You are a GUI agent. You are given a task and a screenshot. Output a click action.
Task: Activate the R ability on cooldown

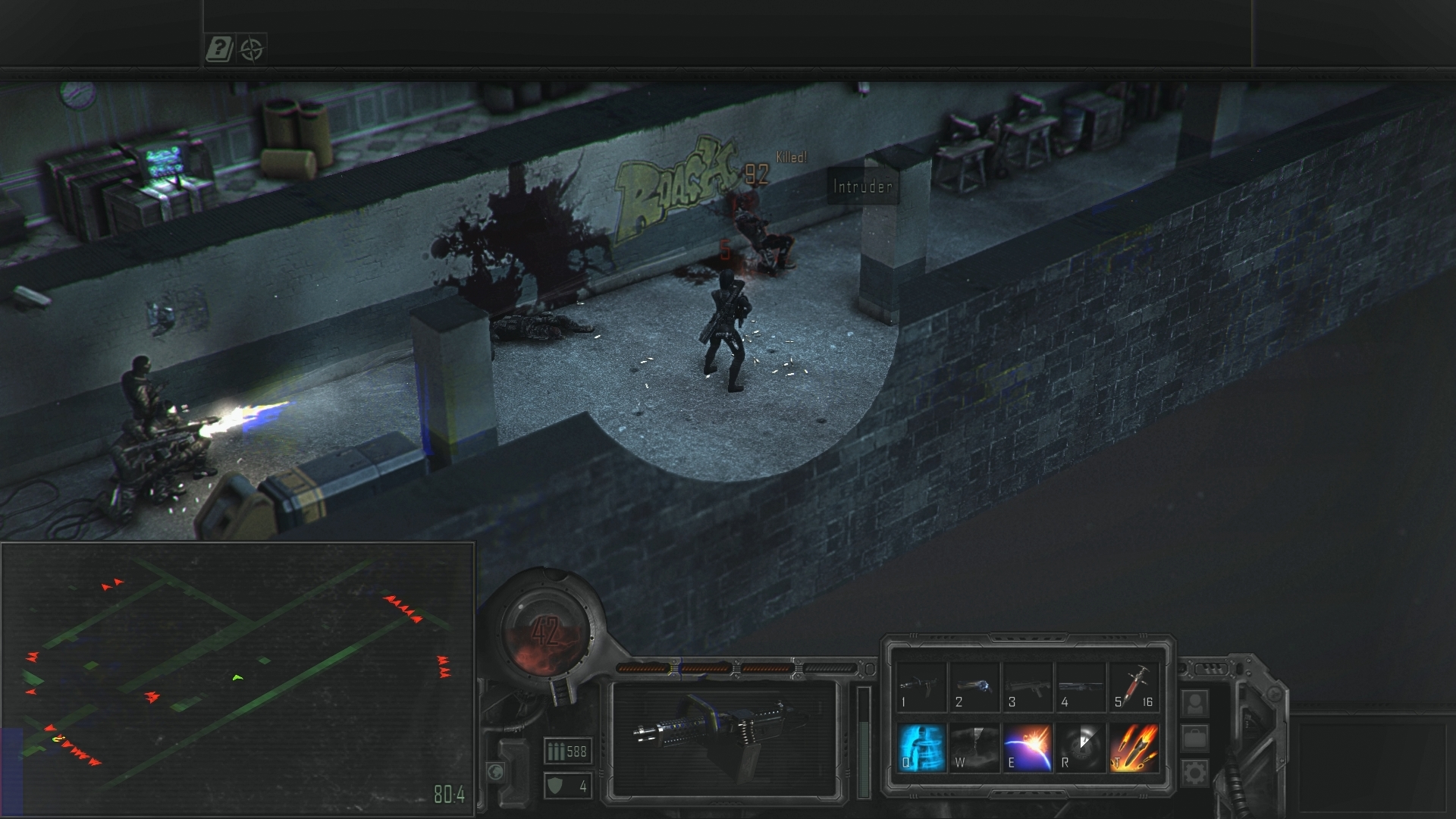pos(1081,747)
